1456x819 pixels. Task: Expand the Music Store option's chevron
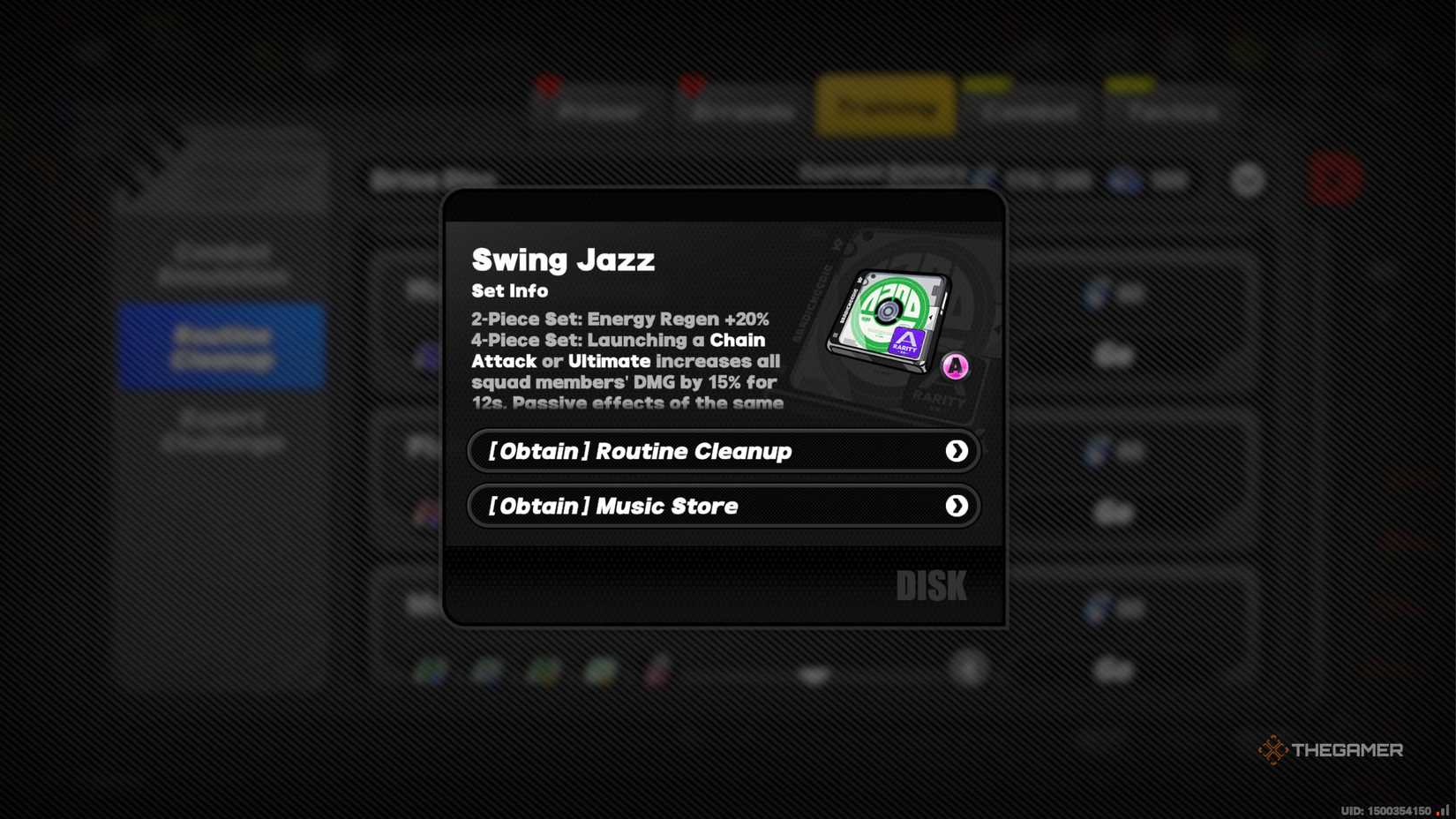point(957,506)
